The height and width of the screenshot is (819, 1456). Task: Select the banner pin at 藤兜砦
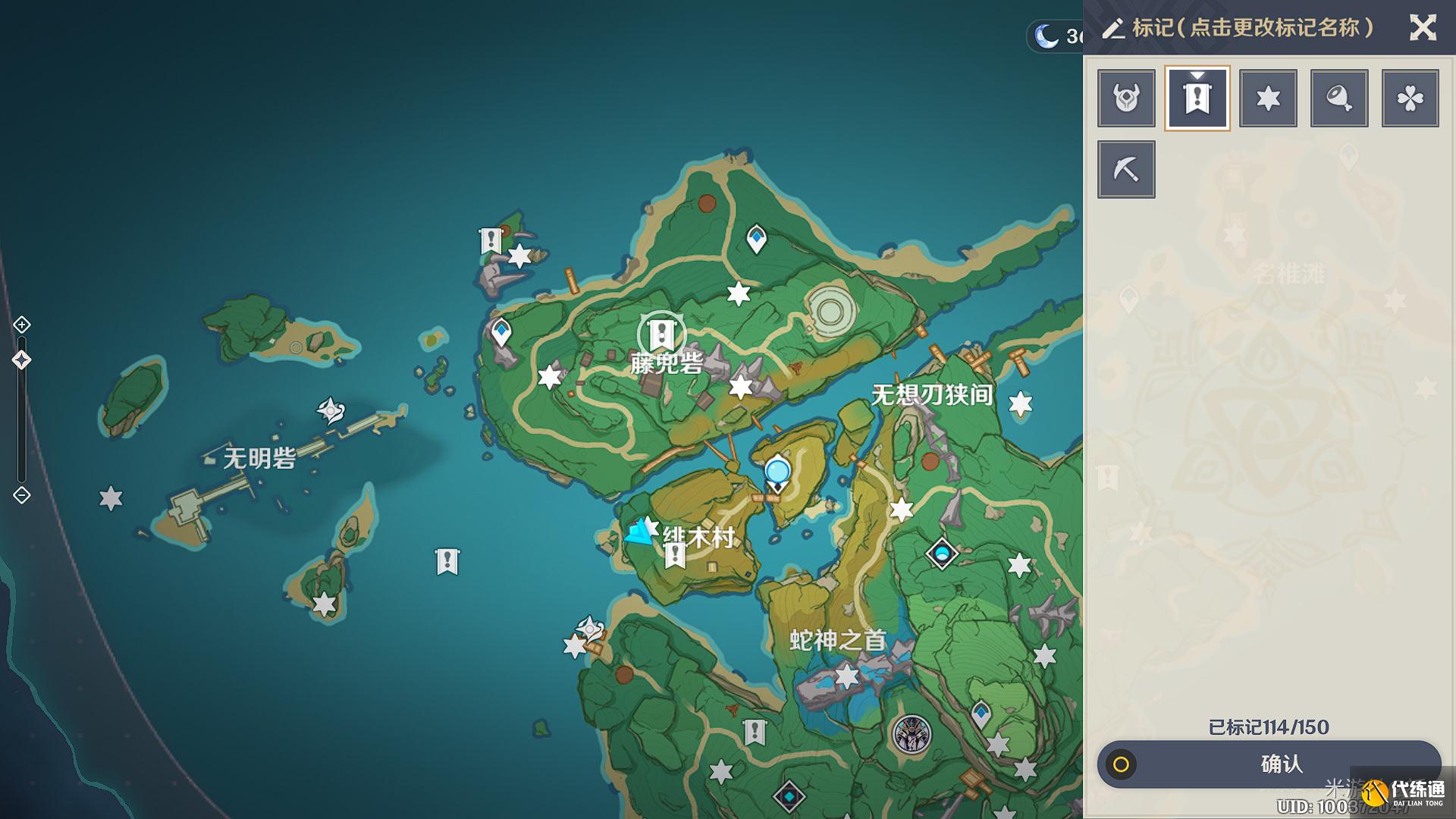pos(661,333)
